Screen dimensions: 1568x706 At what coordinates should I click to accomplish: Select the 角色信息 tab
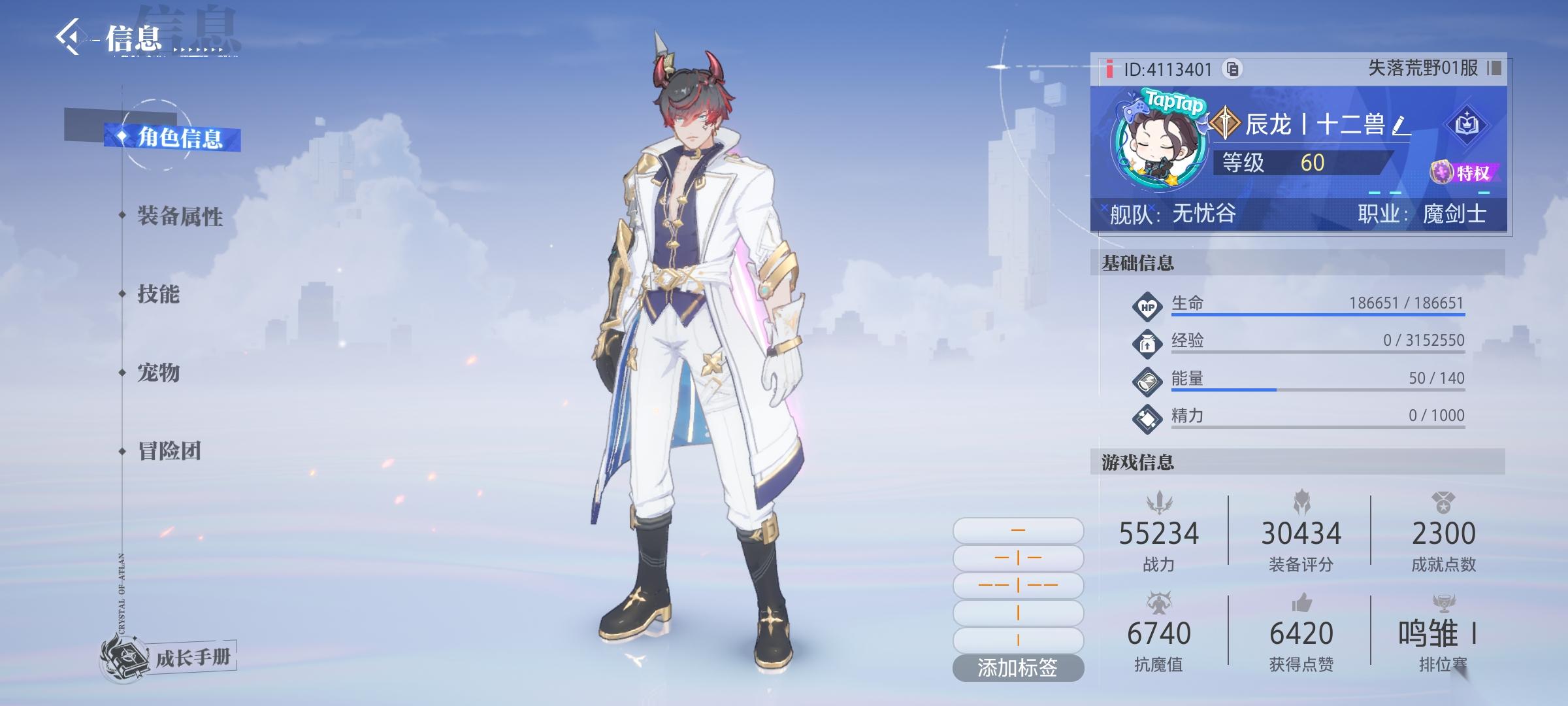point(179,138)
